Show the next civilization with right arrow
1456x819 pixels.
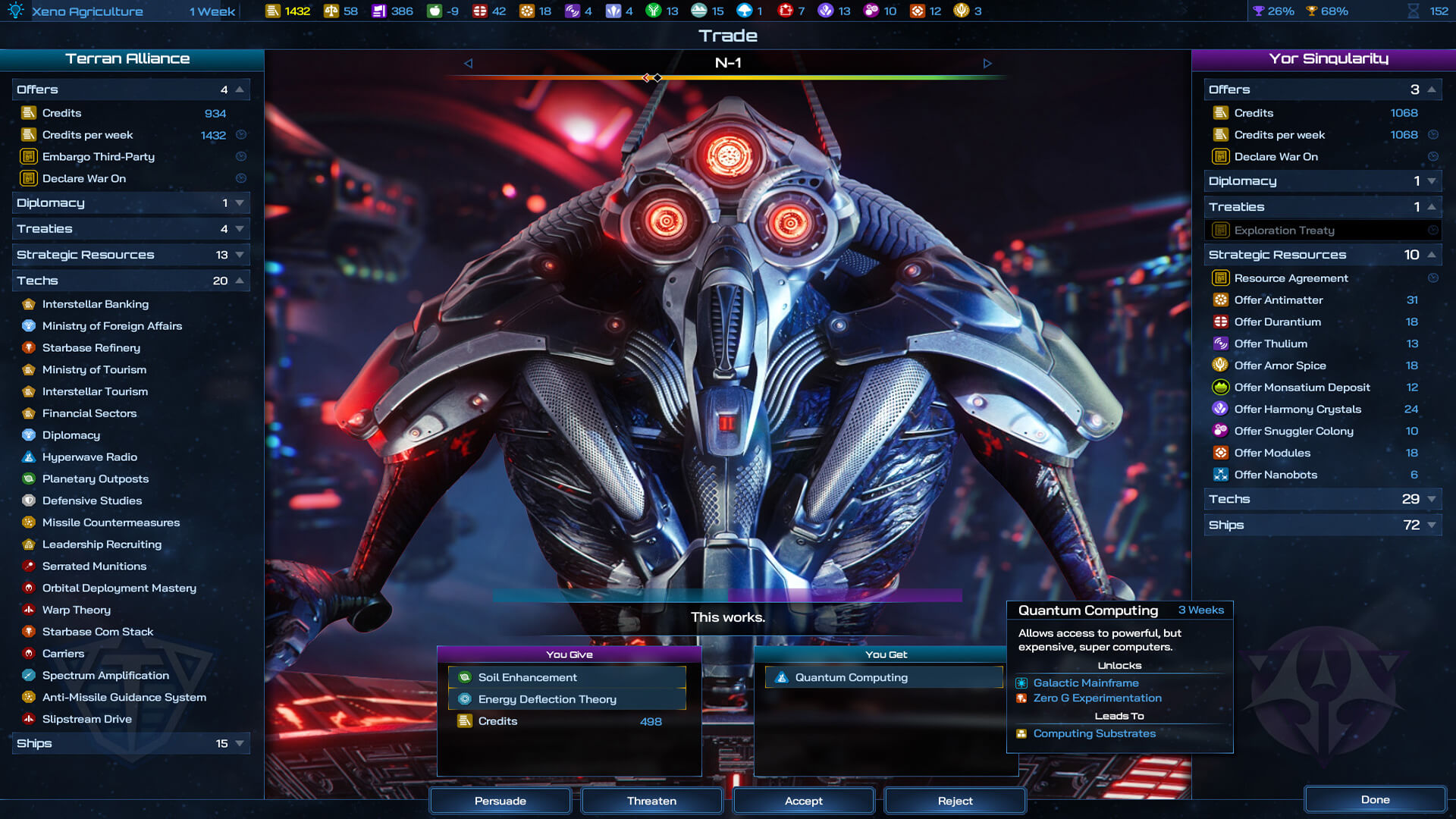(x=987, y=64)
